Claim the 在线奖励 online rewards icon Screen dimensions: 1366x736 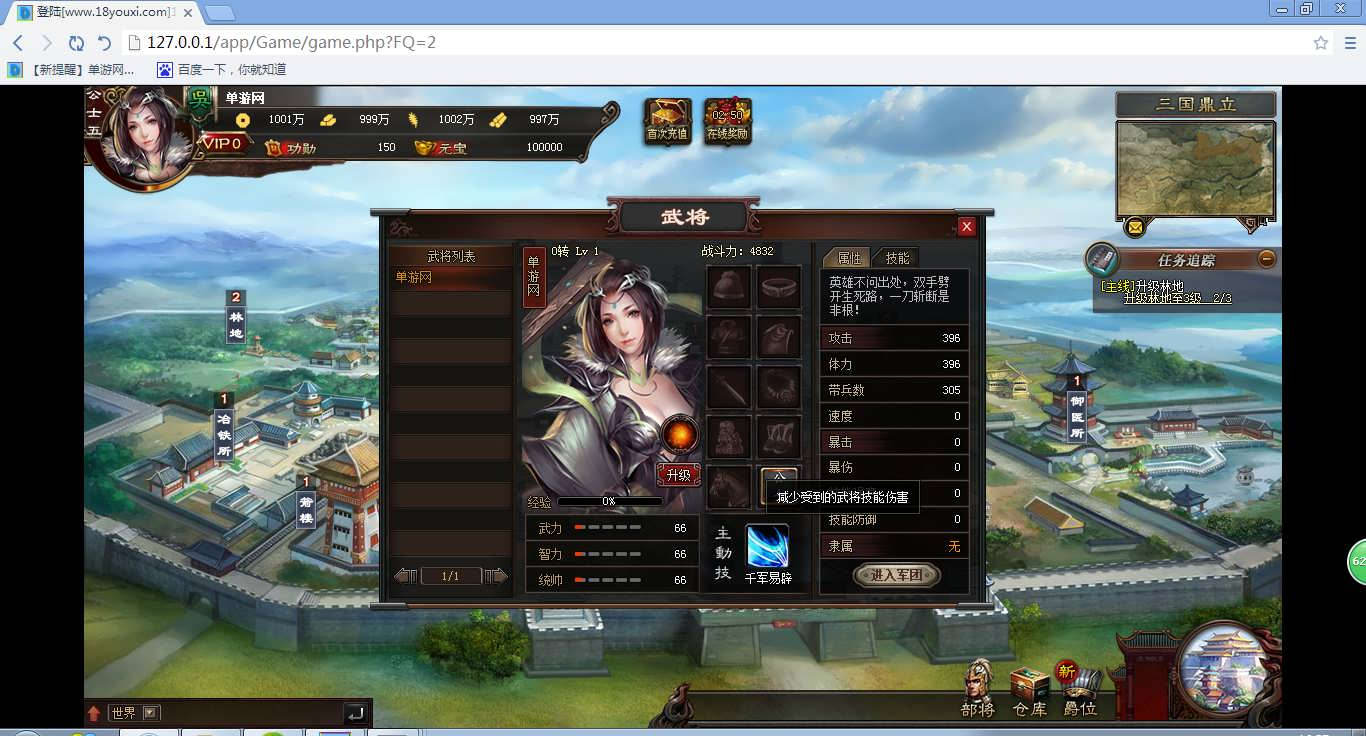(727, 122)
